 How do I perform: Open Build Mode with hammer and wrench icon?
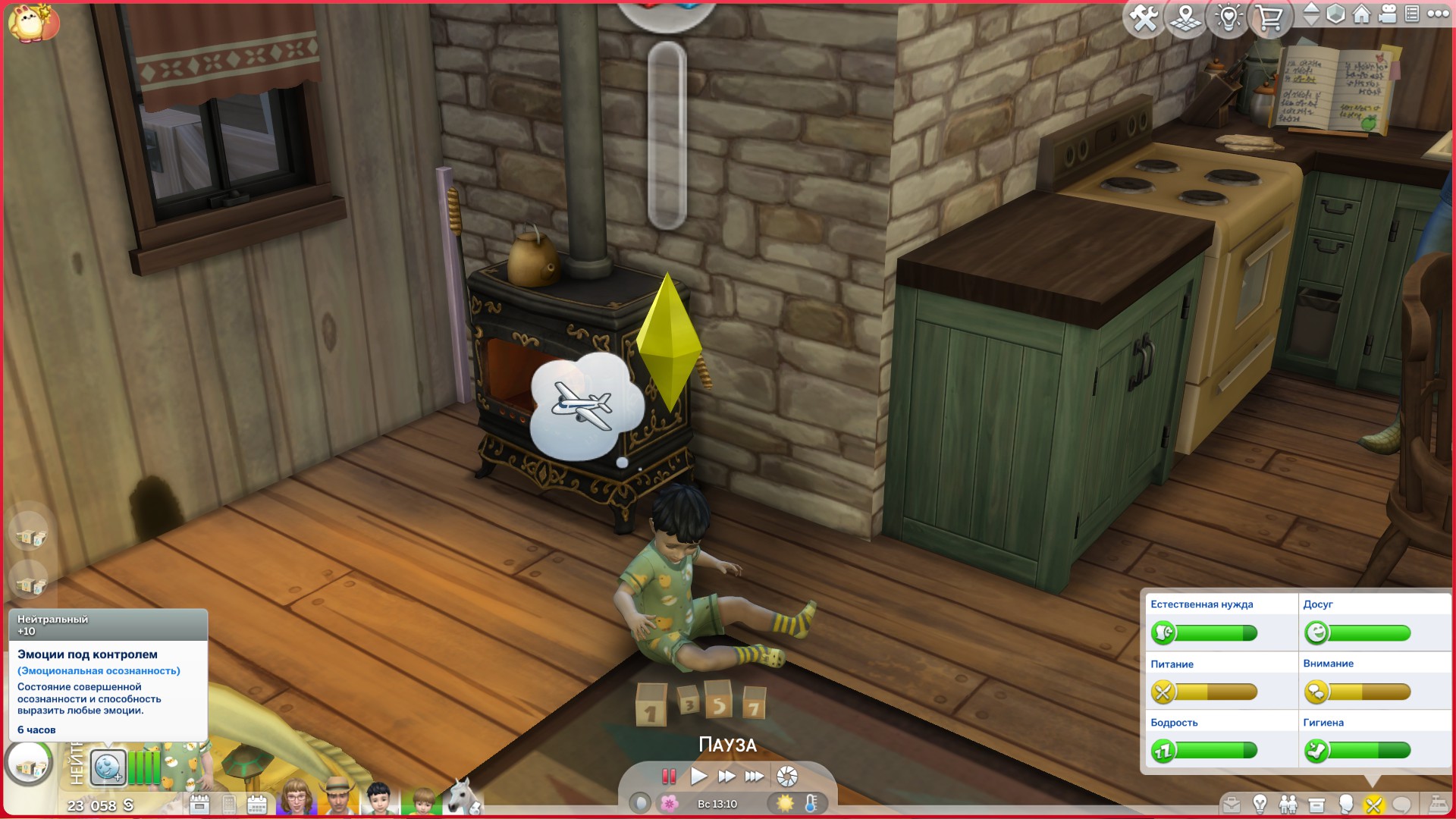tap(1144, 17)
